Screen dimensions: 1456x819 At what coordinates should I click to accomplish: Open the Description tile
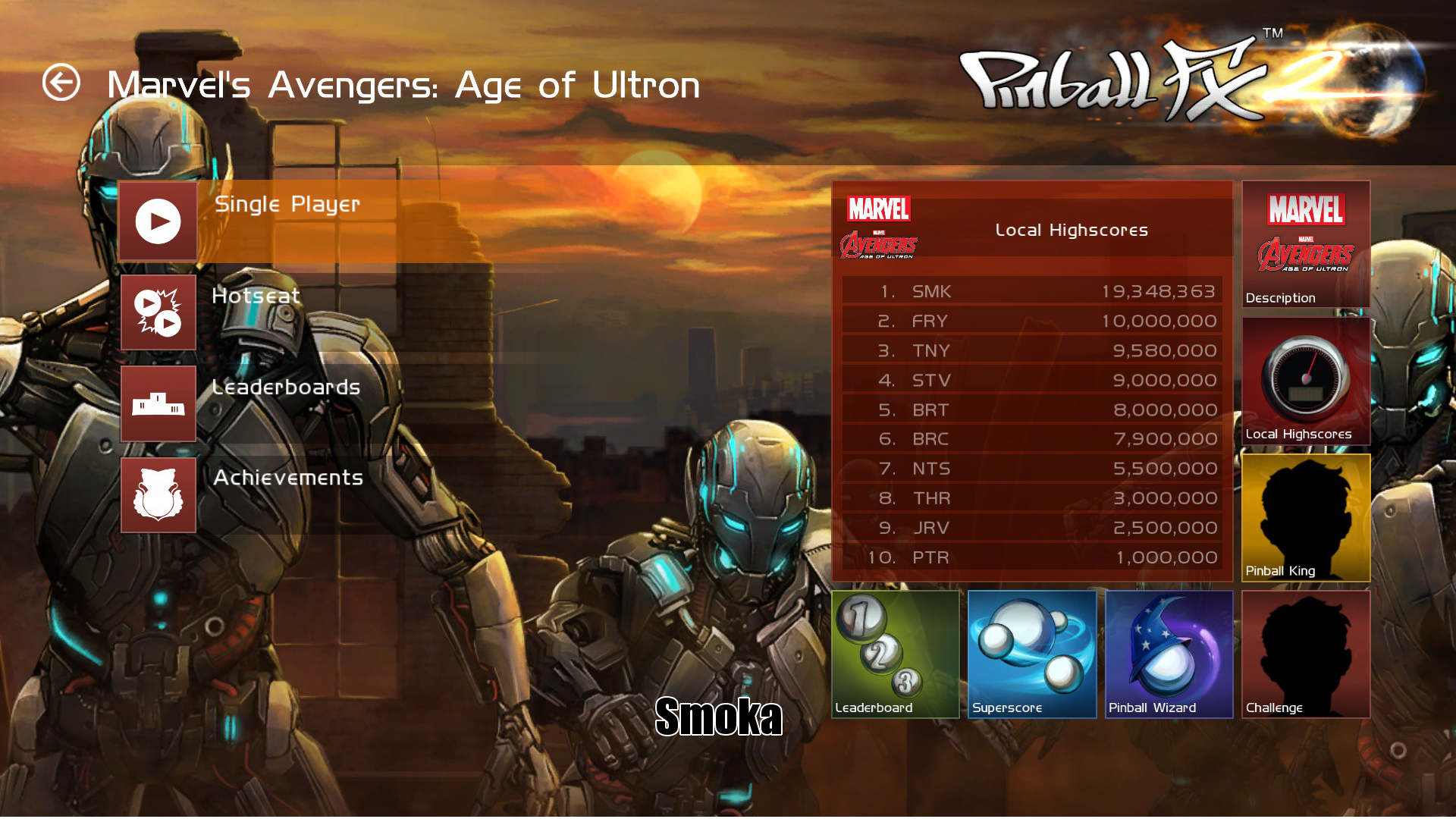point(1305,244)
